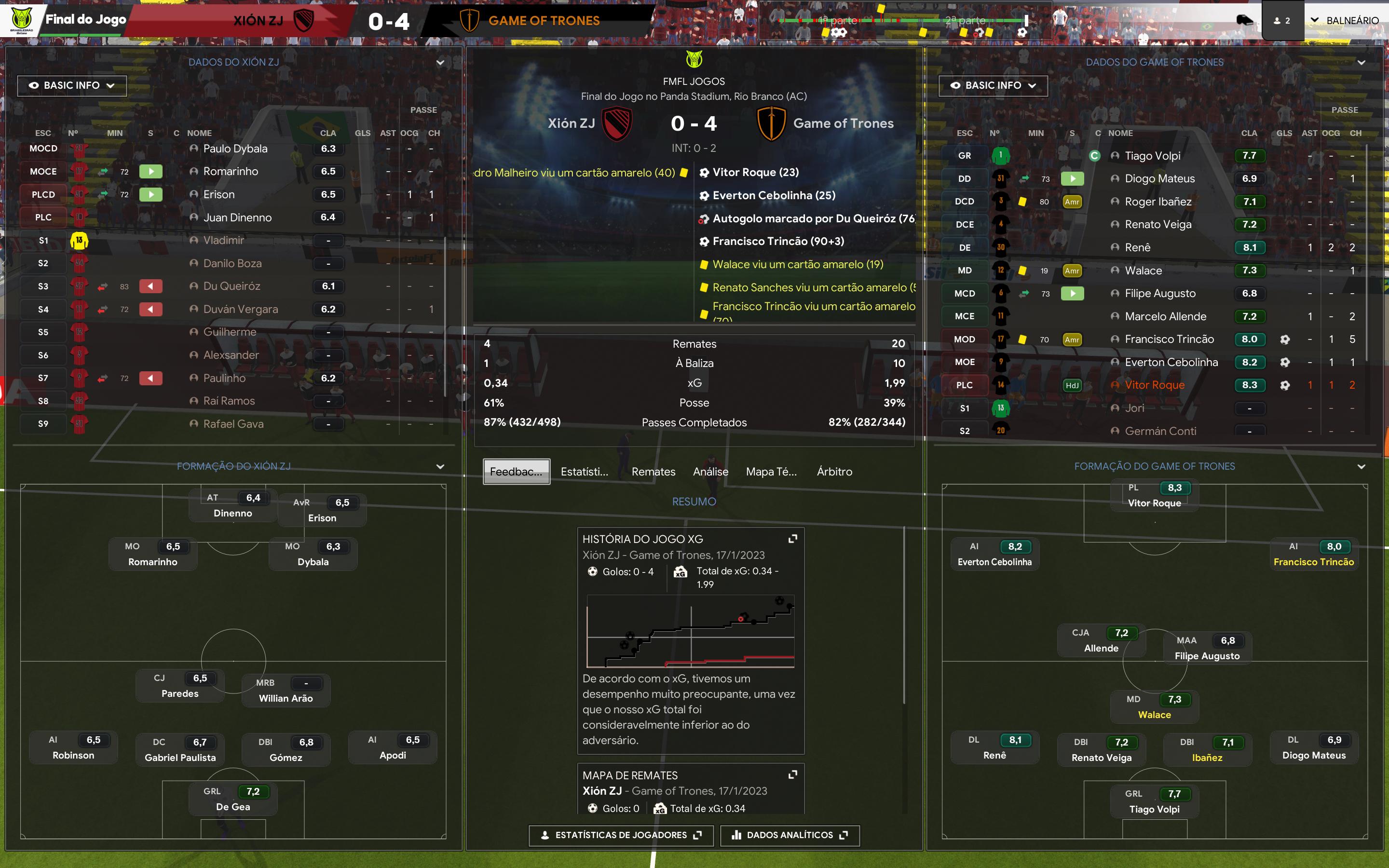The width and height of the screenshot is (1389, 868).
Task: Show the Estatísticas tab
Action: click(x=585, y=471)
